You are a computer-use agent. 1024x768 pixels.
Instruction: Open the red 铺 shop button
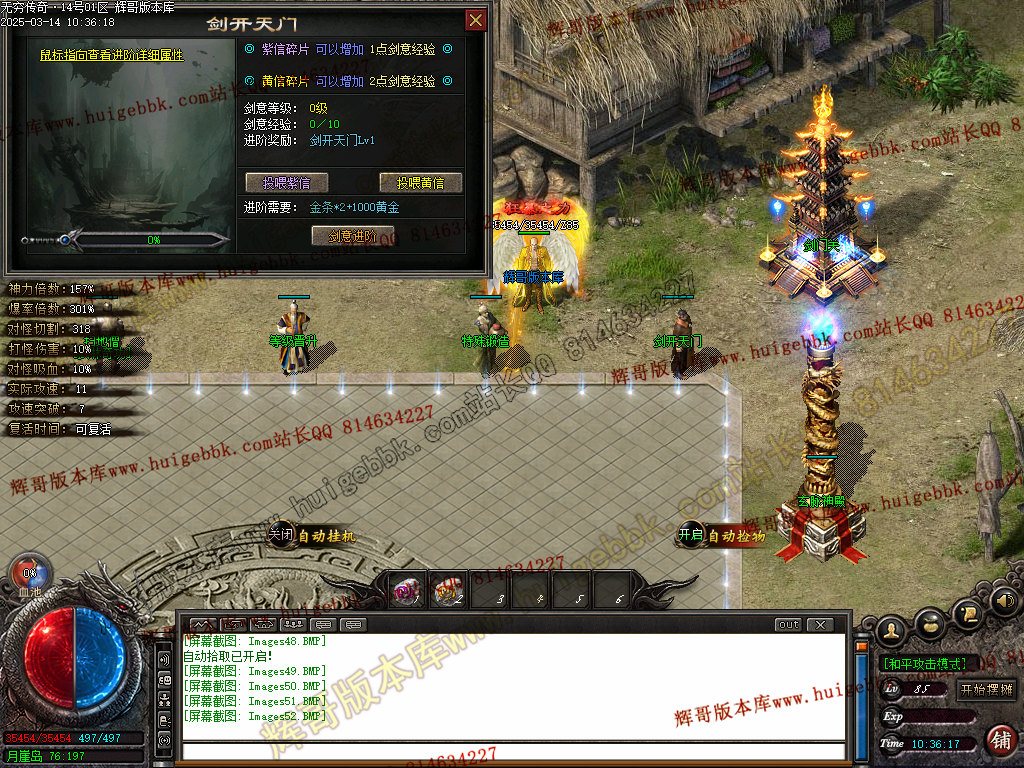(x=999, y=740)
